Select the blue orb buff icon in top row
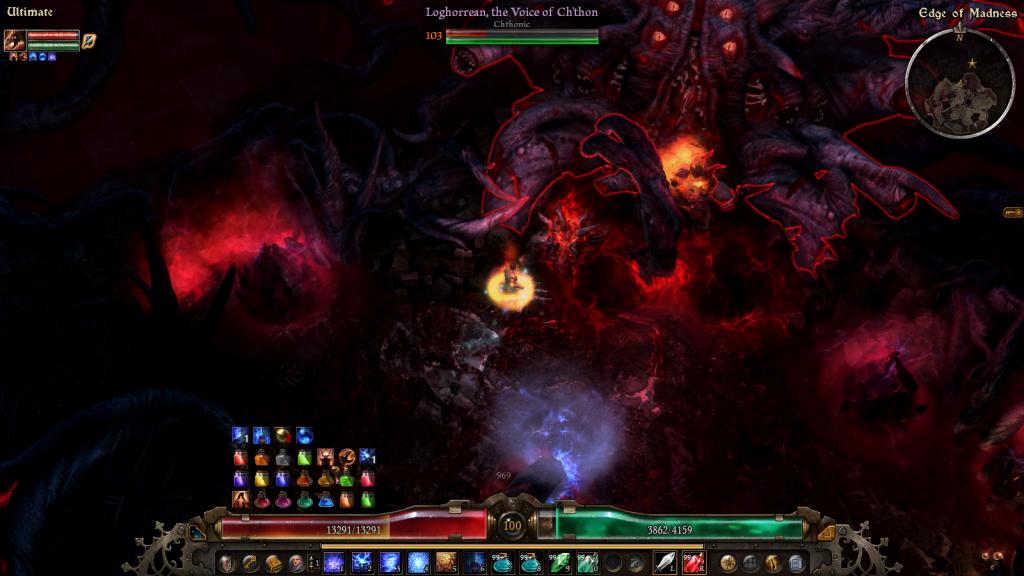 (304, 435)
